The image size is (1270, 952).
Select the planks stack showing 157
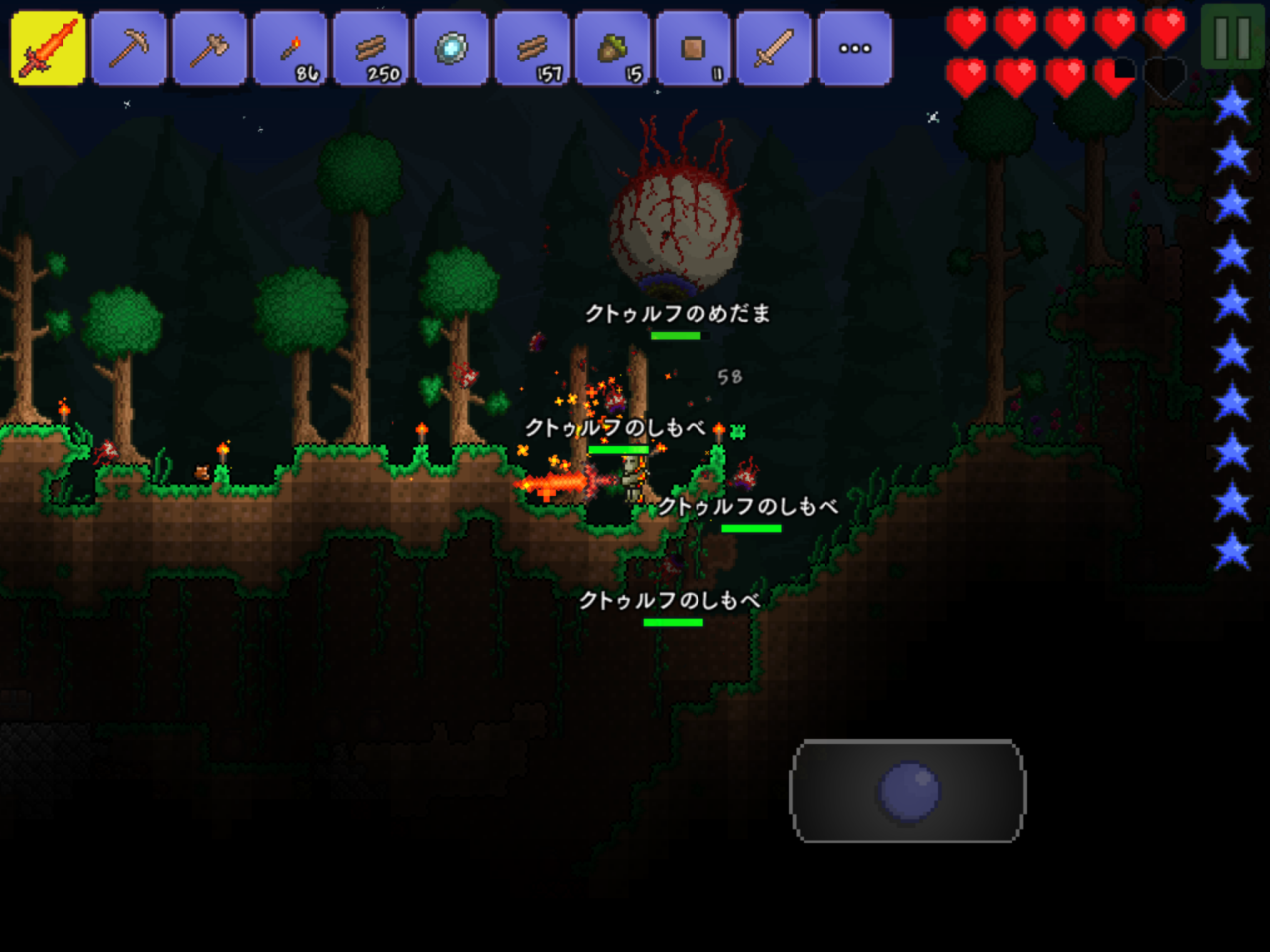(x=532, y=46)
